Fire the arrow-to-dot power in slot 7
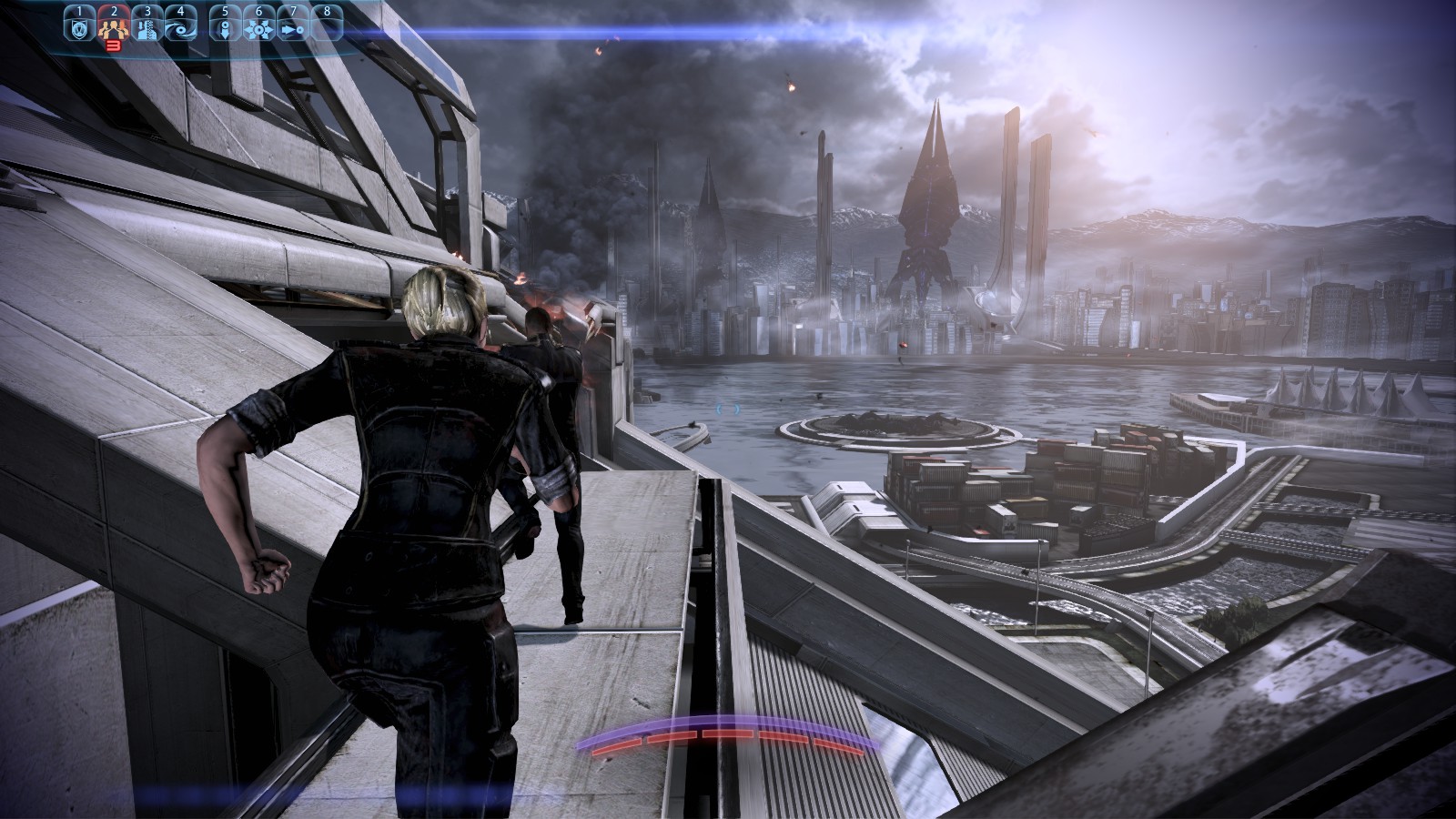The height and width of the screenshot is (819, 1456). click(292, 28)
